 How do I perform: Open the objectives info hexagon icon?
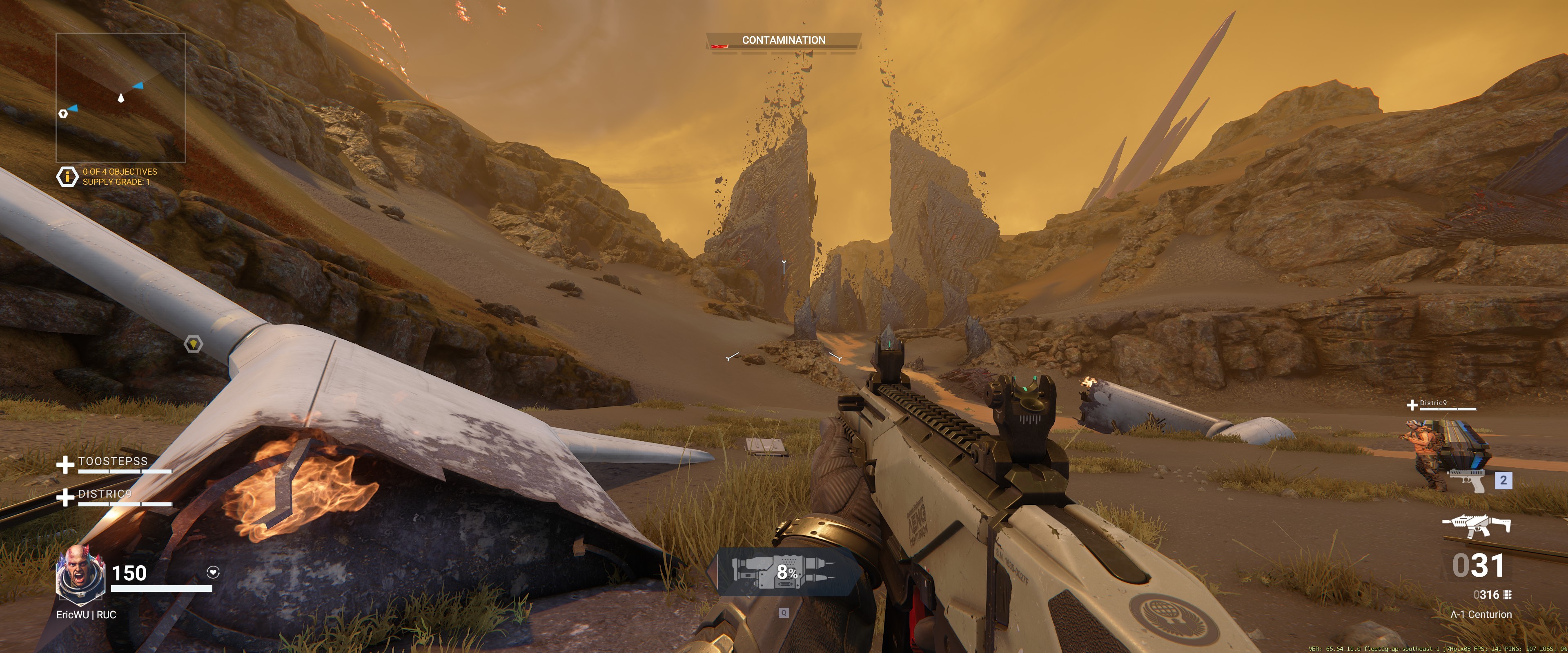[x=67, y=176]
